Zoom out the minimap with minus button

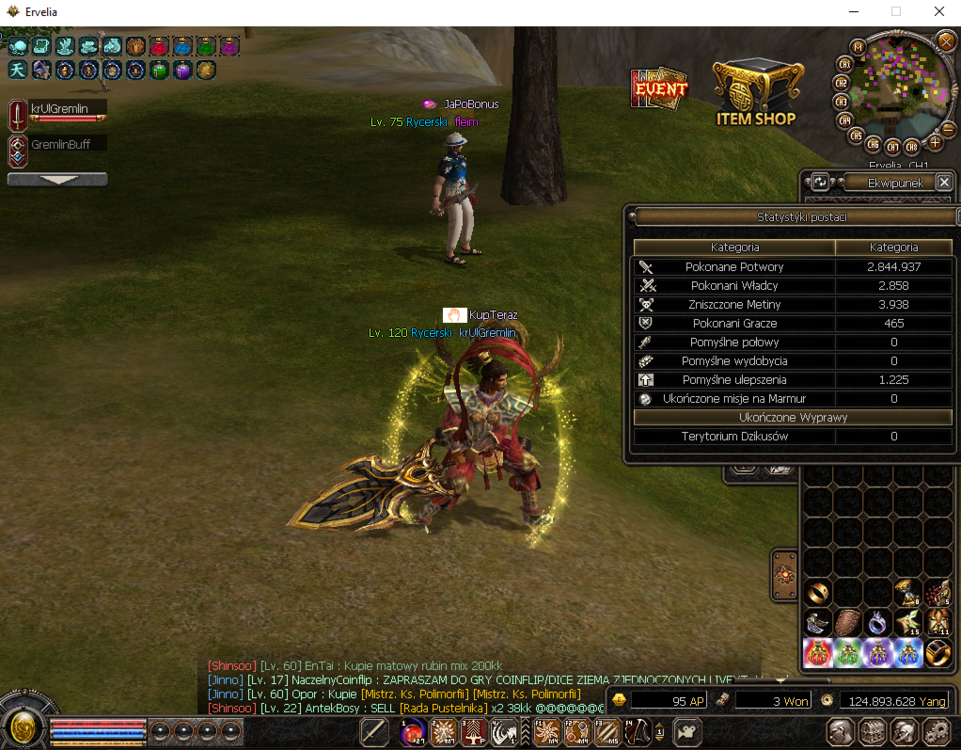(948, 129)
